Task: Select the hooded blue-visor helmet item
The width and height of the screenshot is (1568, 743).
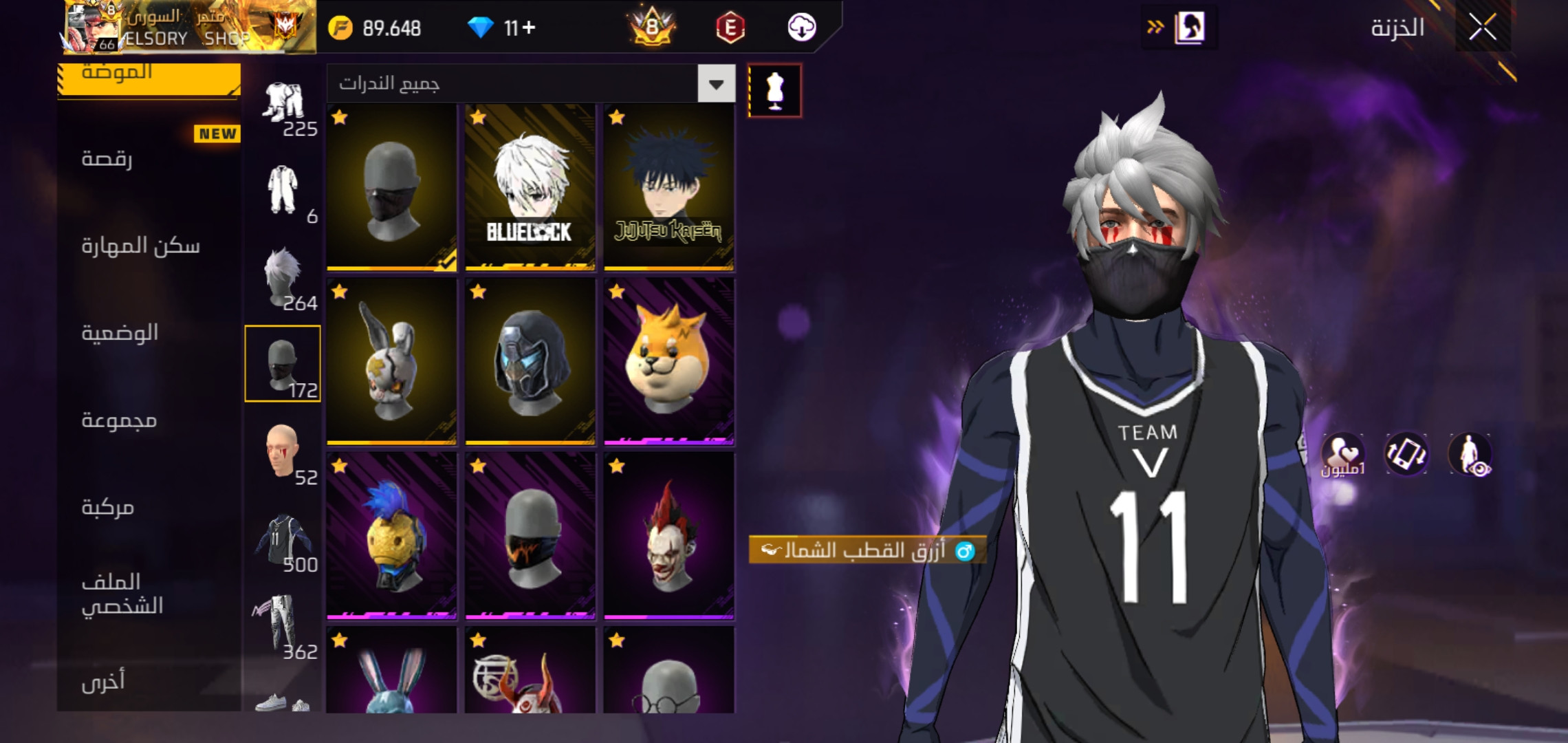Action: click(x=530, y=361)
